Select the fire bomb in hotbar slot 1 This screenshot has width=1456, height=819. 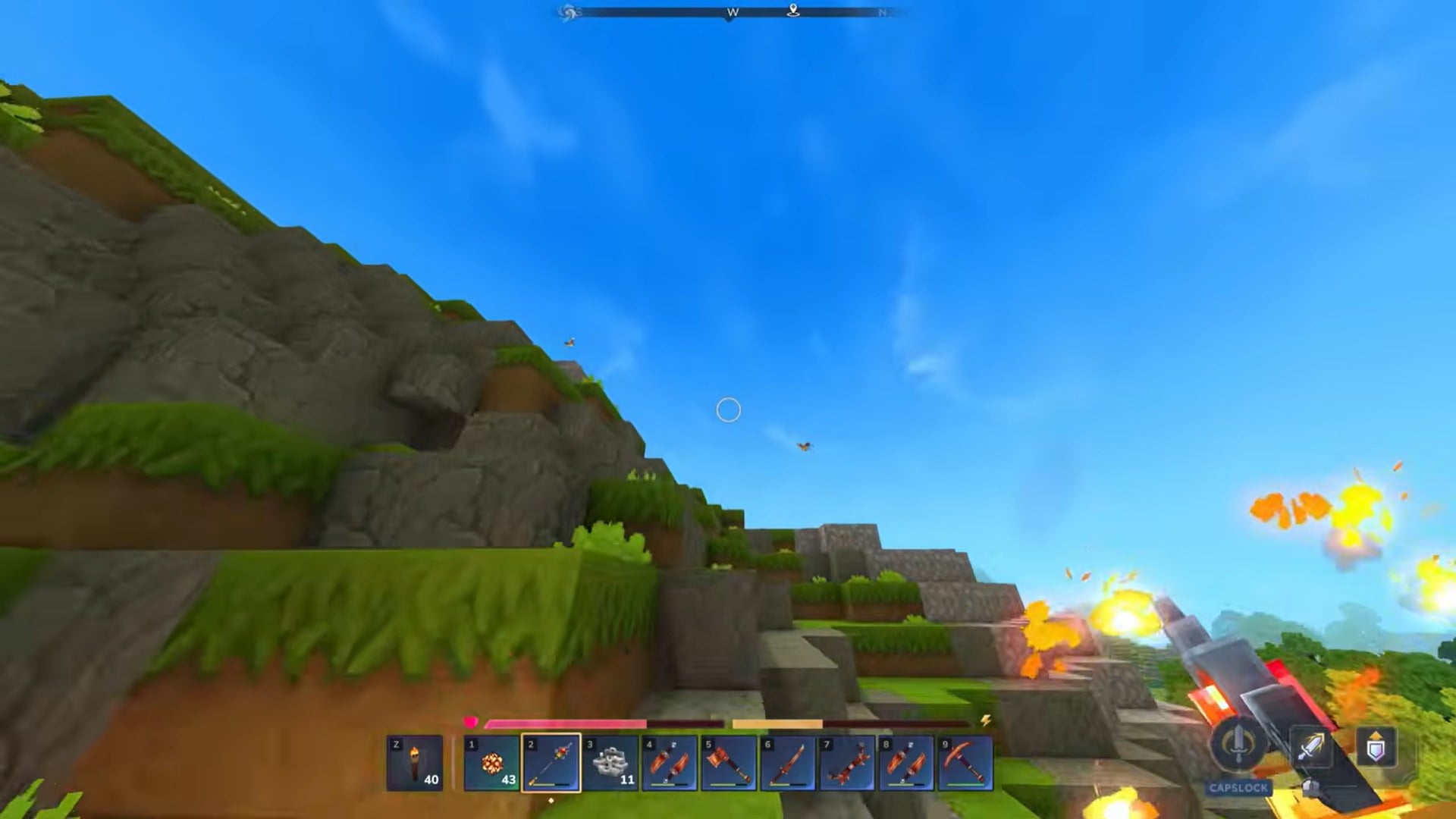click(491, 762)
